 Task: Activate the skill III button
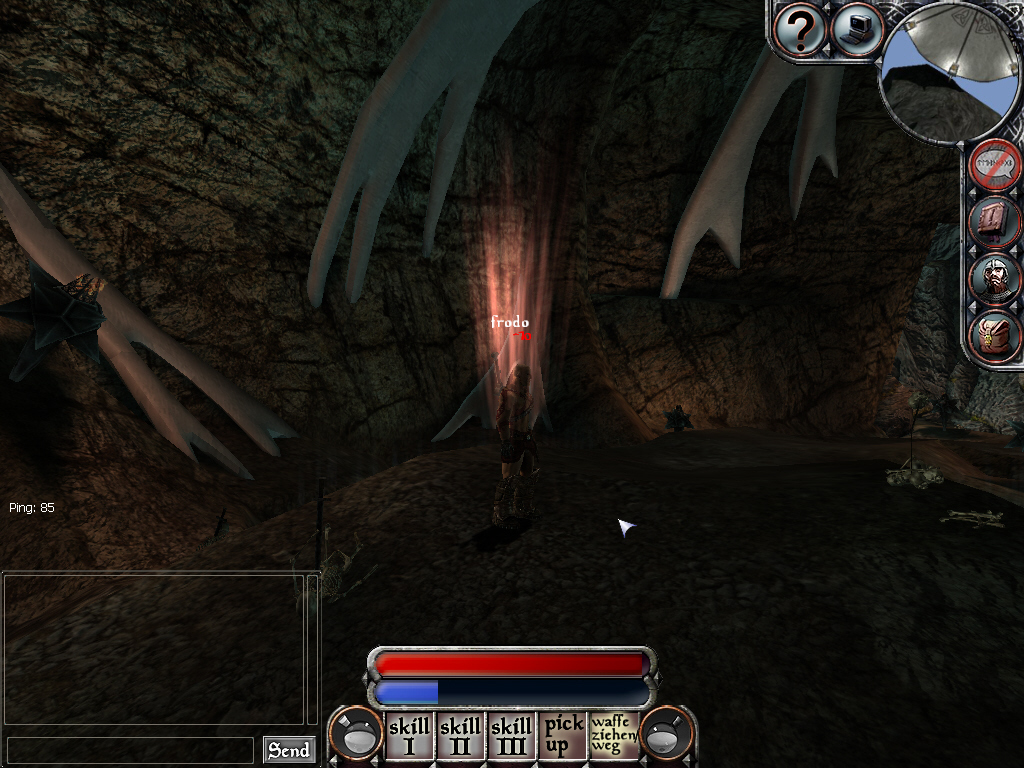[x=512, y=737]
